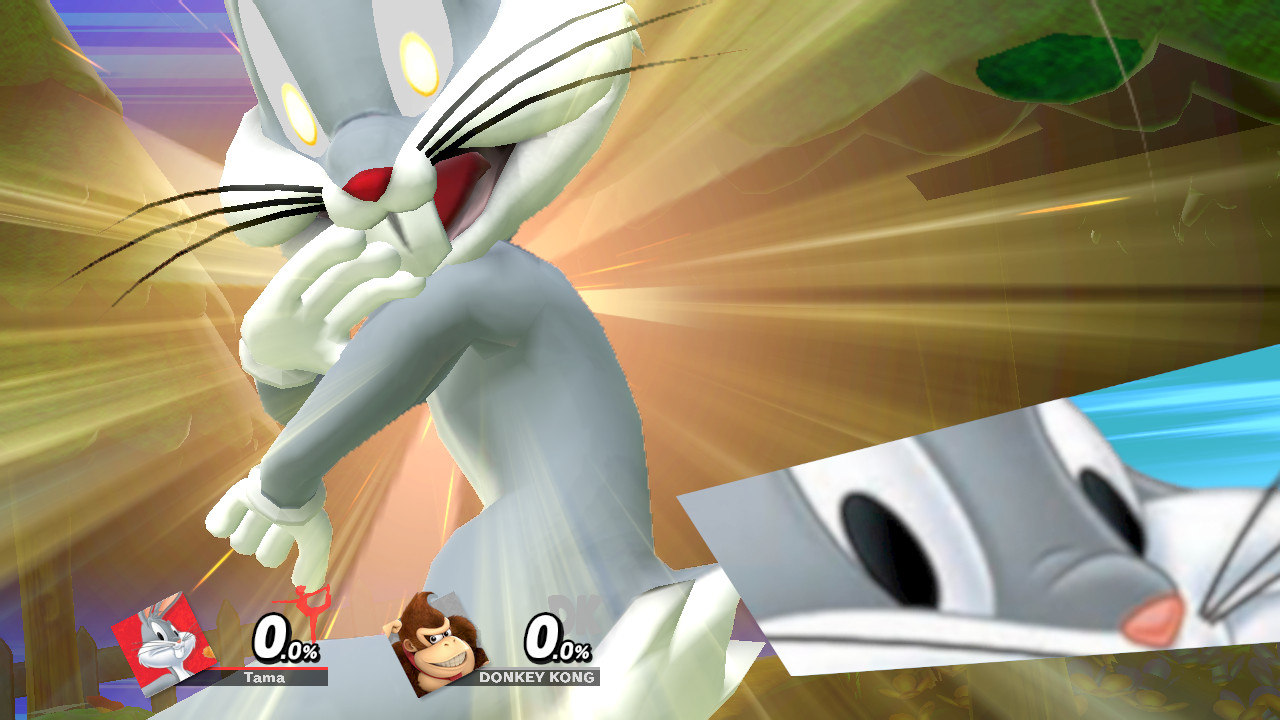Click Donkey Kong's large black zero digit
Image resolution: width=1280 pixels, height=720 pixels.
[x=541, y=639]
